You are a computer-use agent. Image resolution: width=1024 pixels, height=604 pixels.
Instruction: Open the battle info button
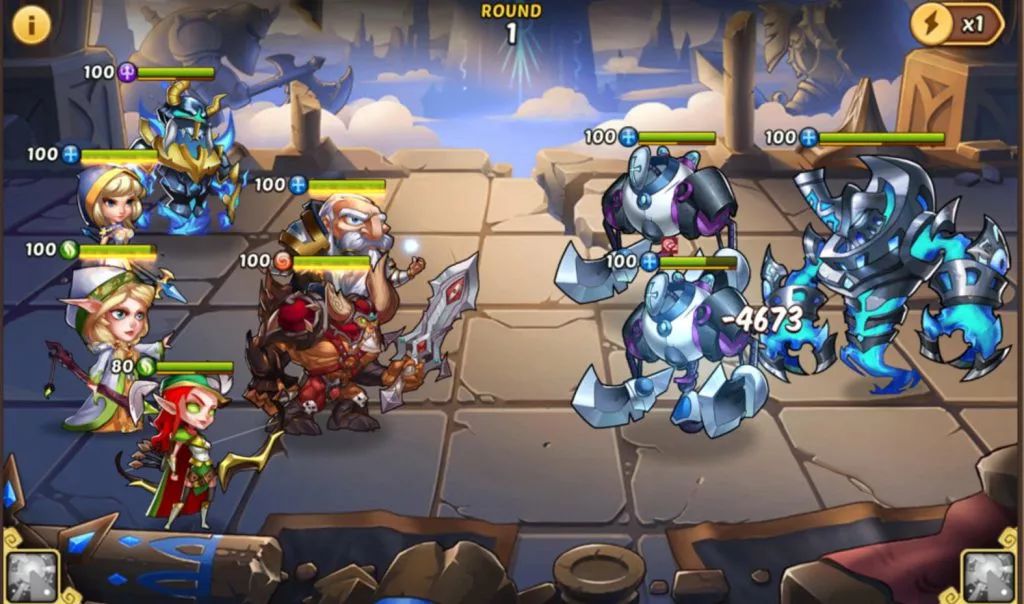click(31, 24)
